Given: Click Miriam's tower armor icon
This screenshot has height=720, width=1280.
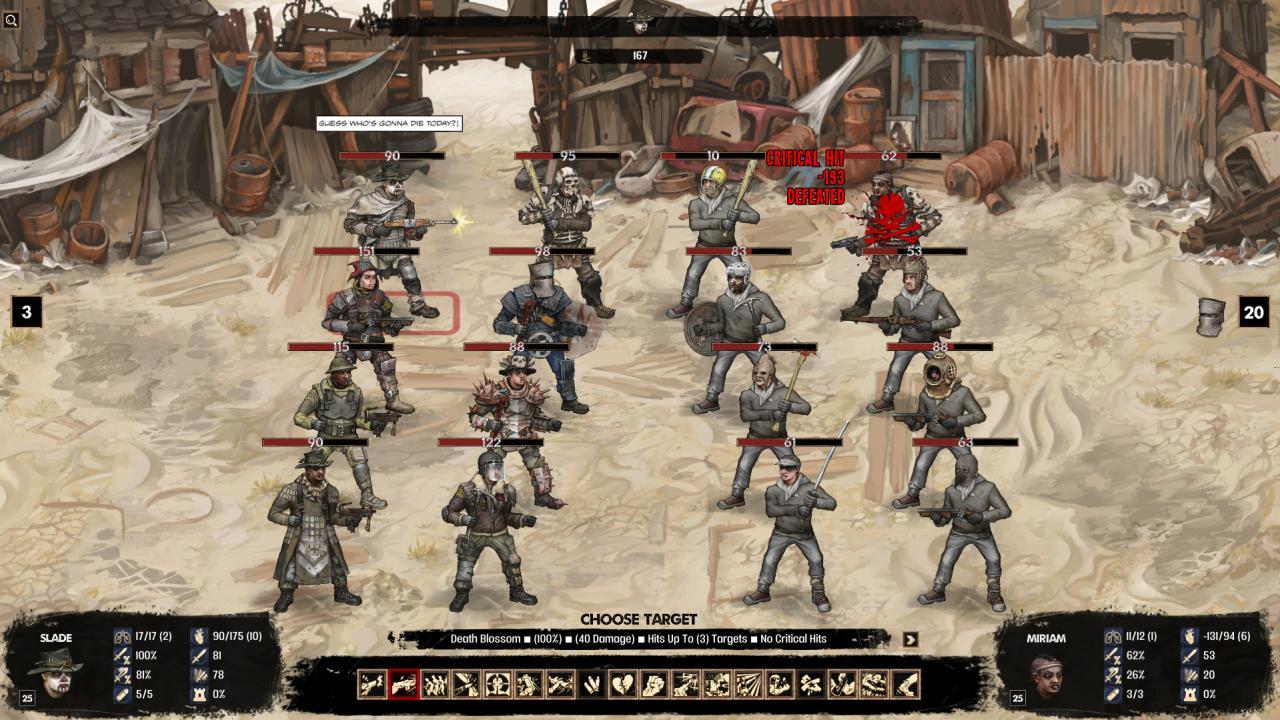Looking at the screenshot, I should [x=1190, y=695].
